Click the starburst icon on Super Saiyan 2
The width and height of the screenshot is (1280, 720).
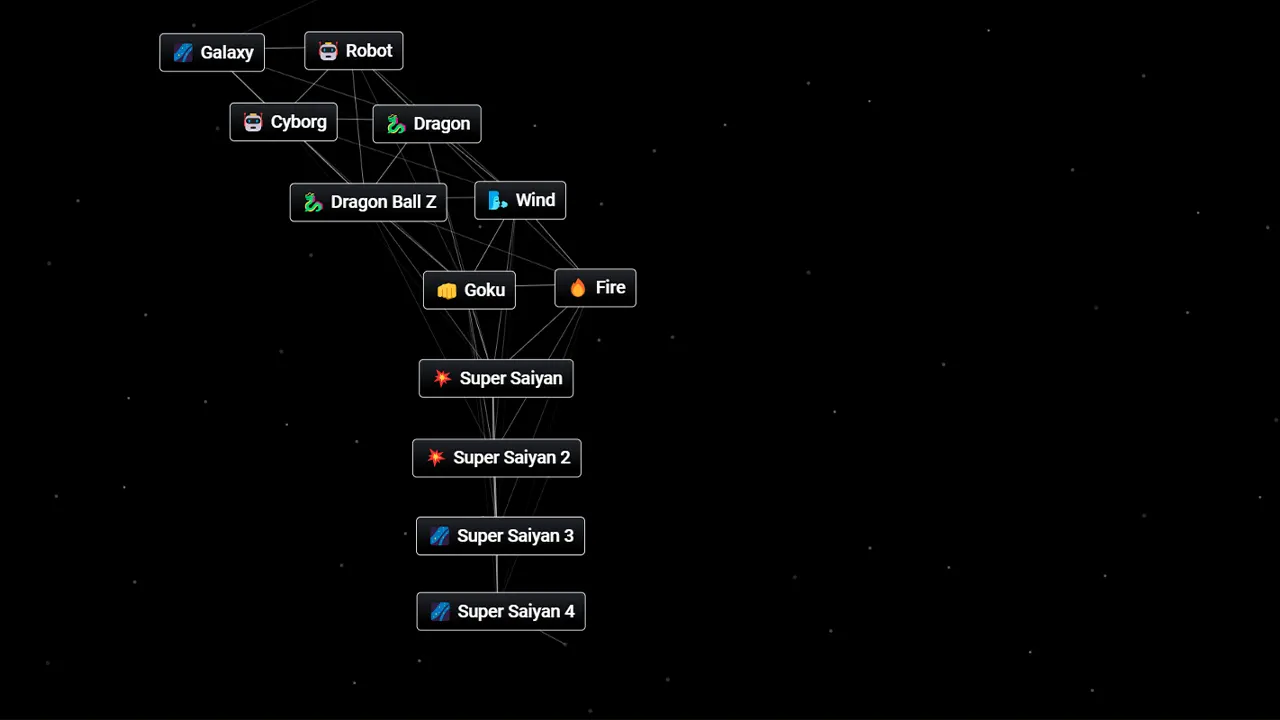point(436,457)
